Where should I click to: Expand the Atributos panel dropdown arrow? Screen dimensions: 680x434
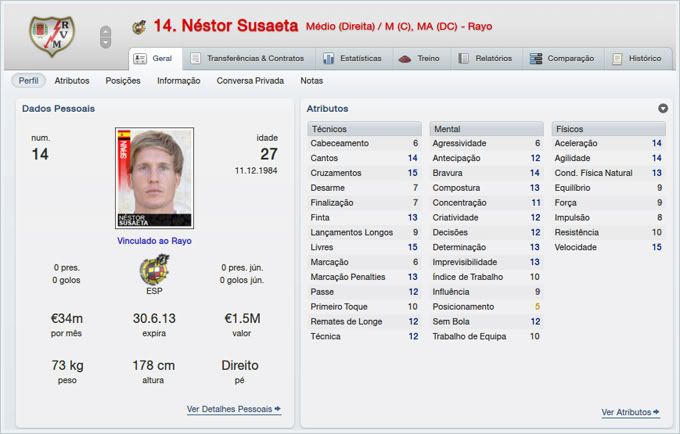click(663, 108)
